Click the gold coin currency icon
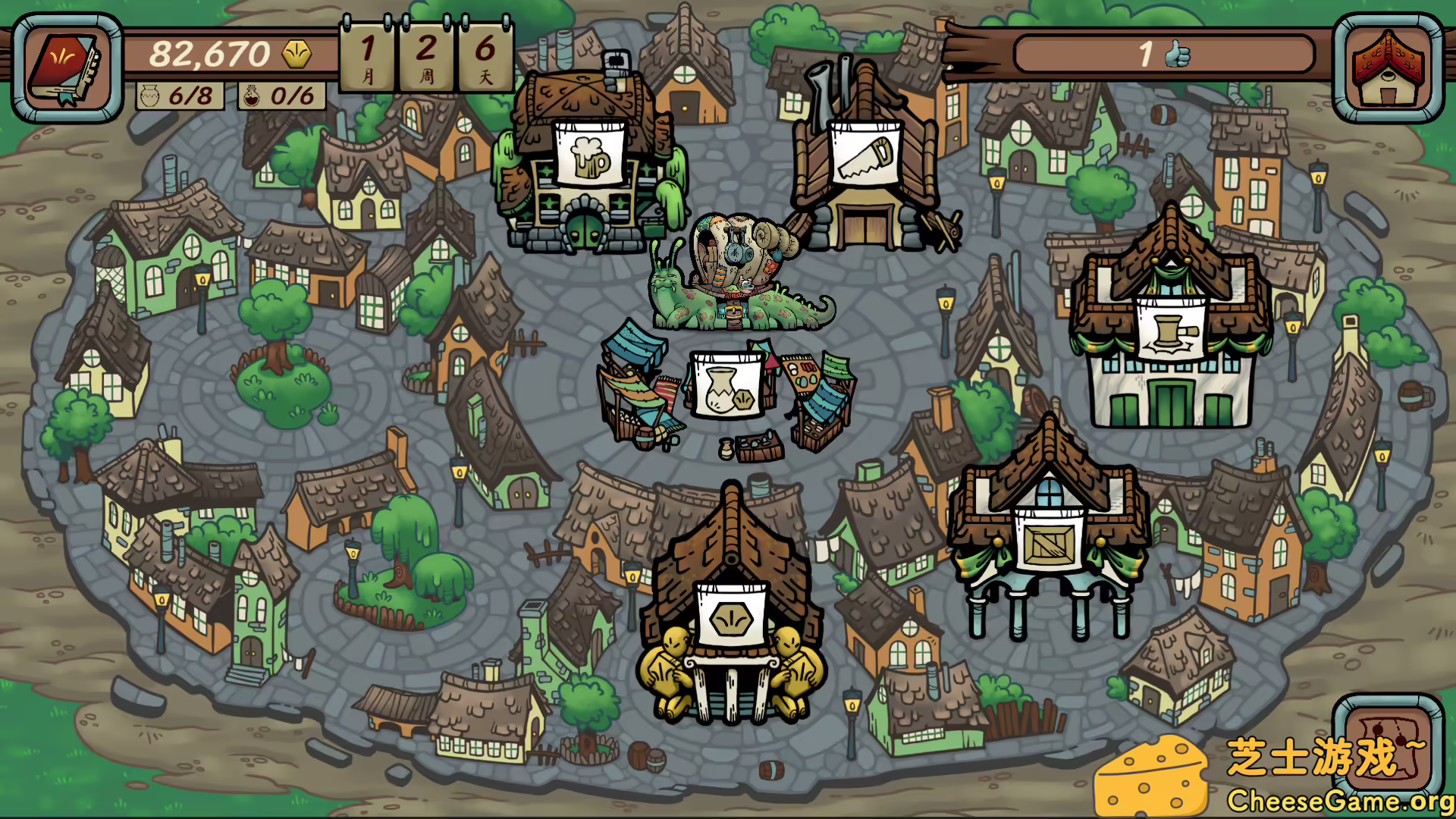The width and height of the screenshot is (1456, 819). point(296,53)
